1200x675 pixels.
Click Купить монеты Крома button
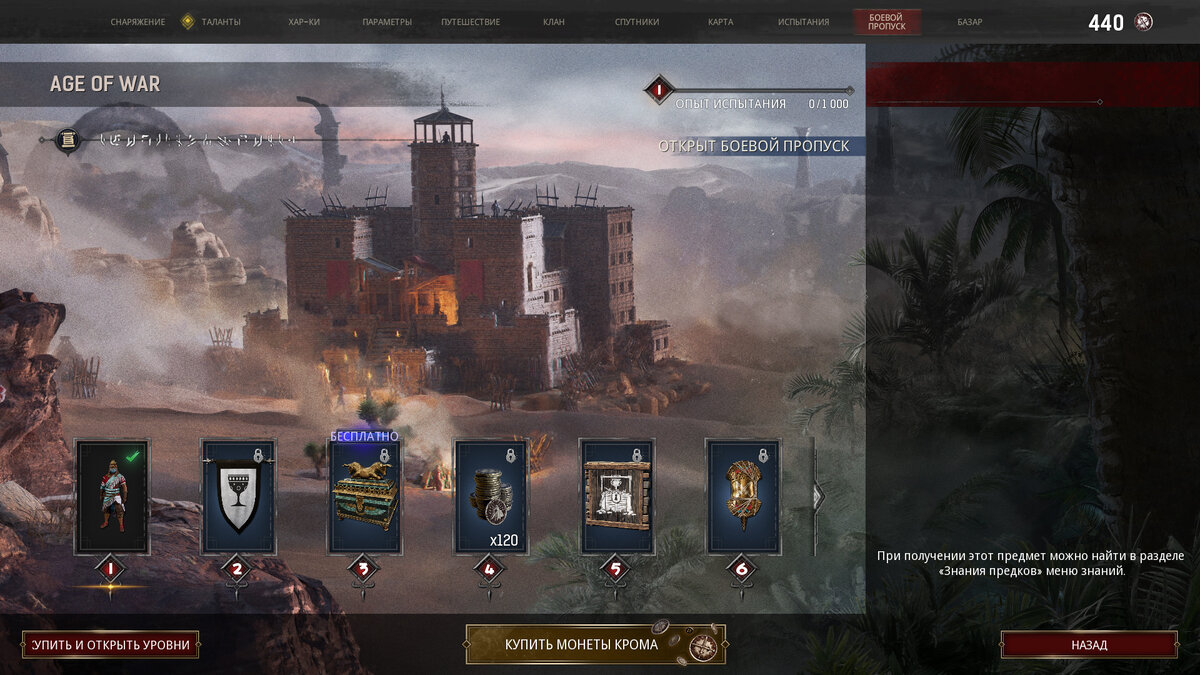(x=595, y=645)
